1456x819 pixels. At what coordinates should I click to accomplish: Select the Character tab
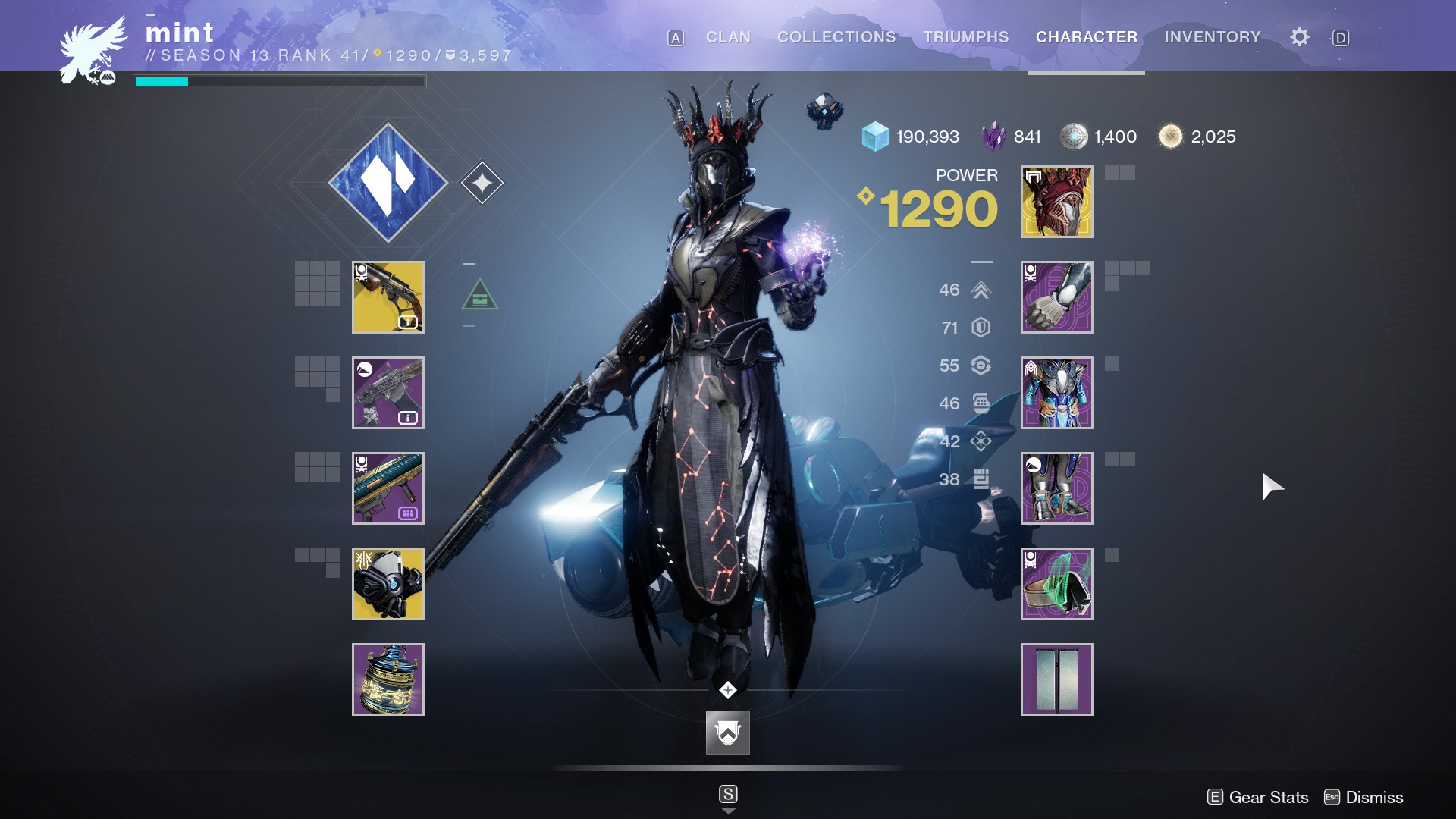1086,37
